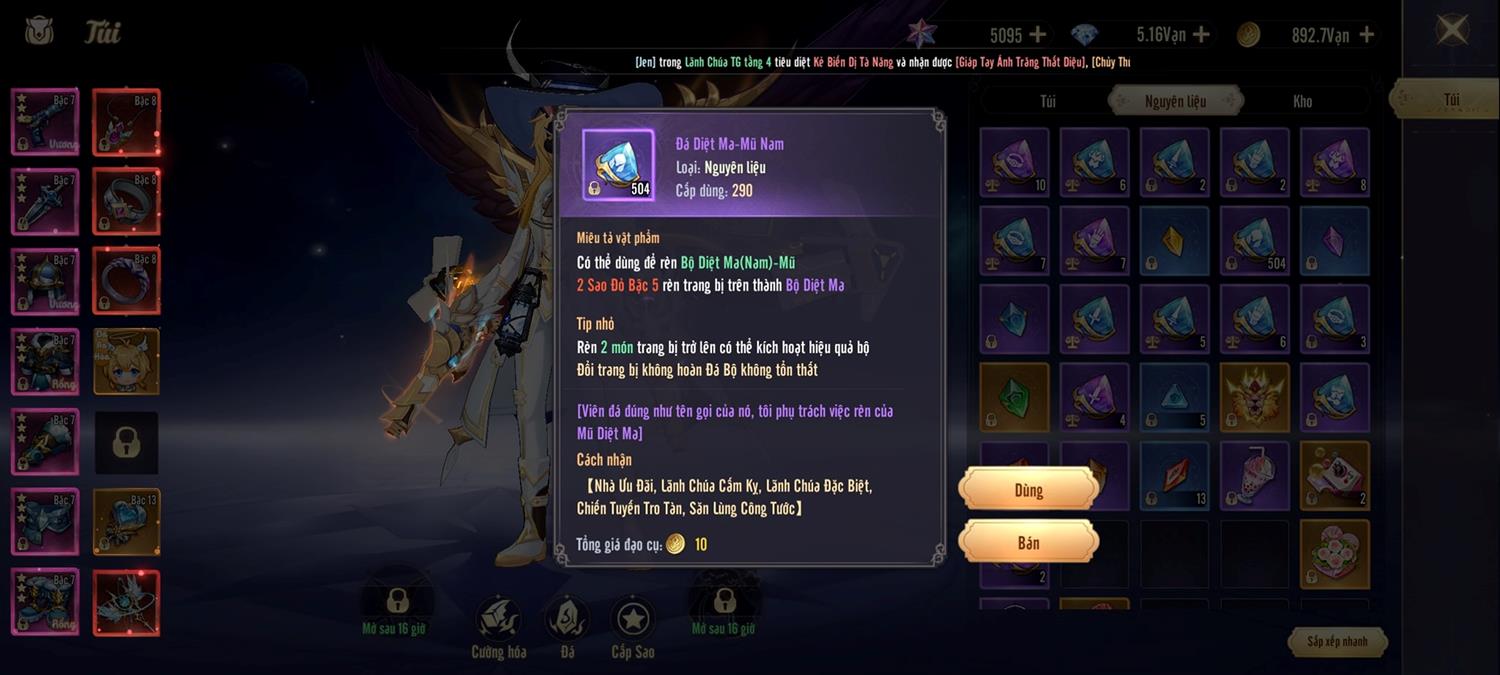Add star currency with the plus button
The height and width of the screenshot is (675, 1500).
pos(1038,35)
